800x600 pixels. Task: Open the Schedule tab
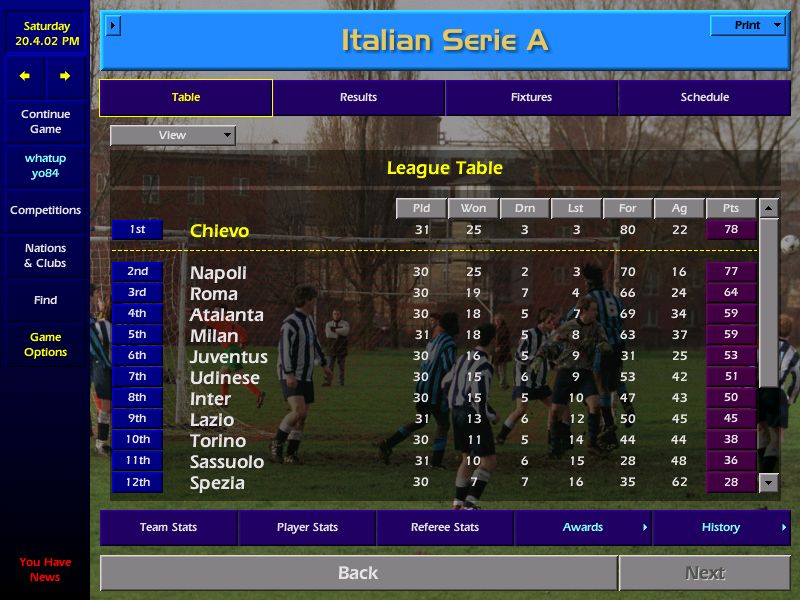[705, 97]
